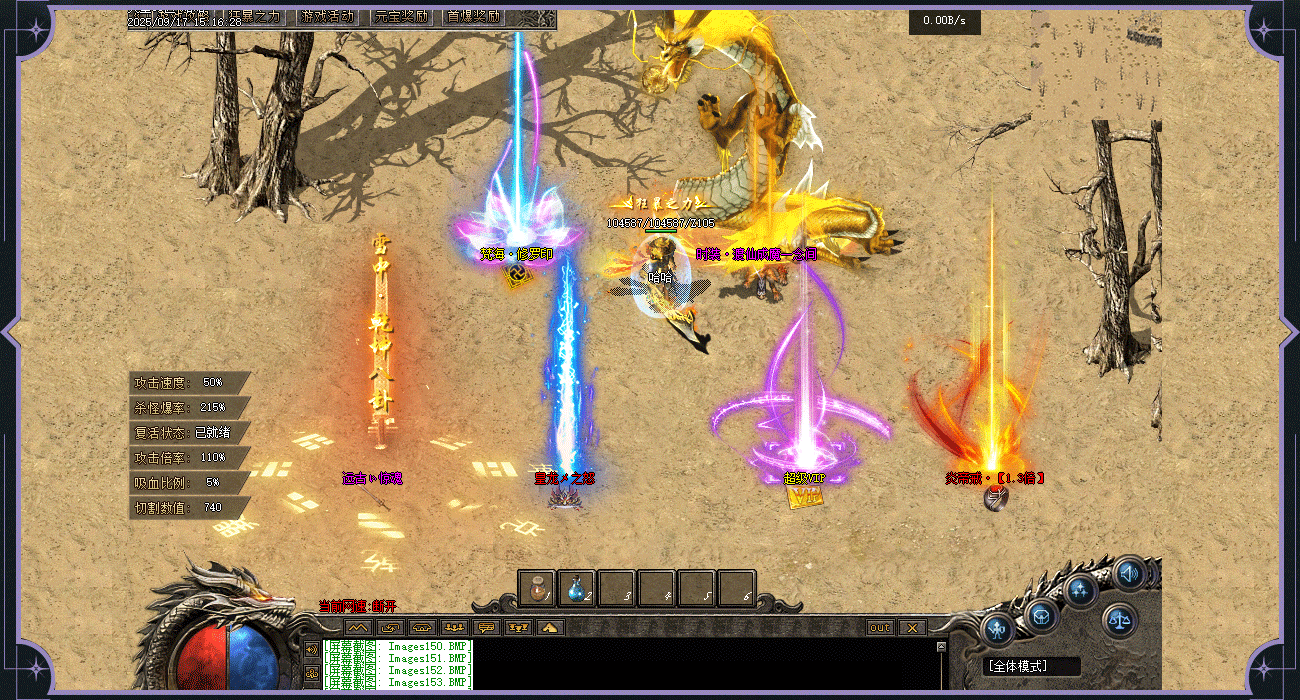1300x700 pixels.
Task: Toggle the sound speaker icon button
Action: tap(1129, 574)
